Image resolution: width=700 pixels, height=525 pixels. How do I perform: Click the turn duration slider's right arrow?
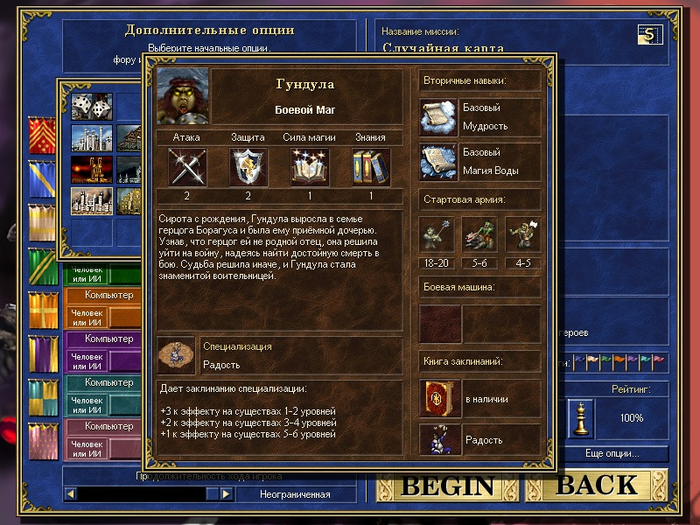pos(226,494)
